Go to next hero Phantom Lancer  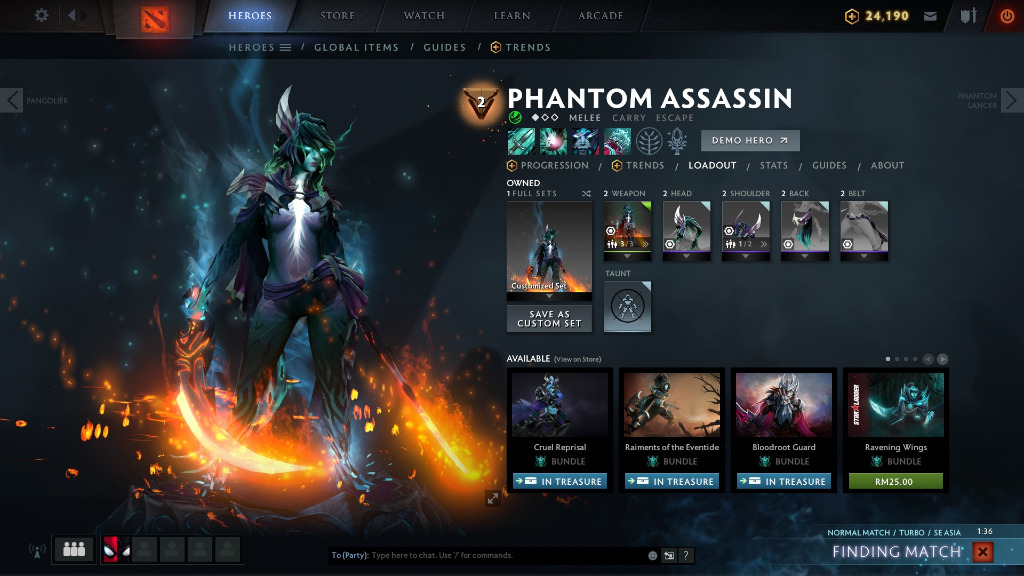[x=1011, y=100]
